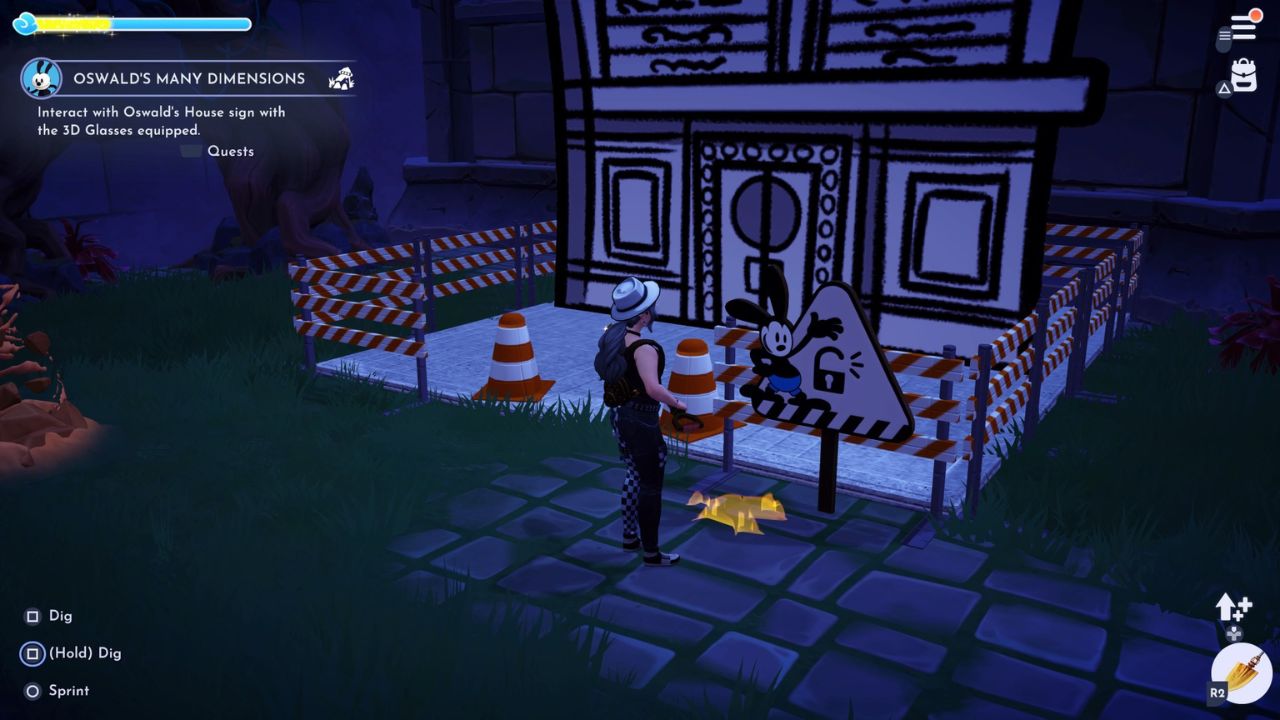Click the Dig action prompt
The image size is (1280, 720).
pos(45,616)
